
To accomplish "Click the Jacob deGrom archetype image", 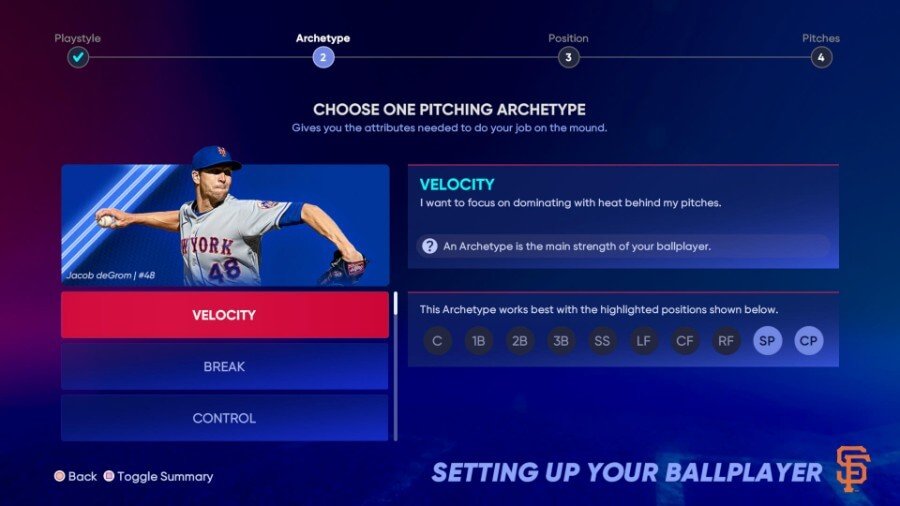I will pos(225,224).
